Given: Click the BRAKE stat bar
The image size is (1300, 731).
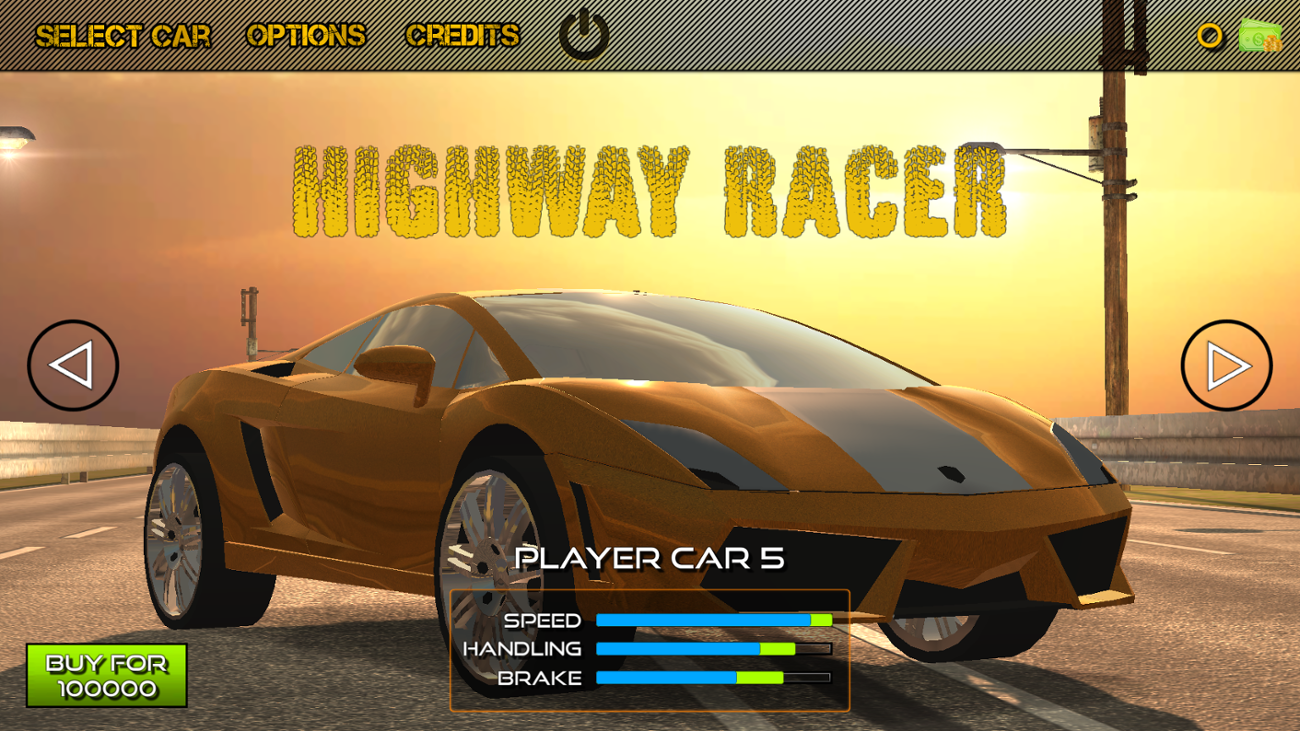Looking at the screenshot, I should pos(712,678).
